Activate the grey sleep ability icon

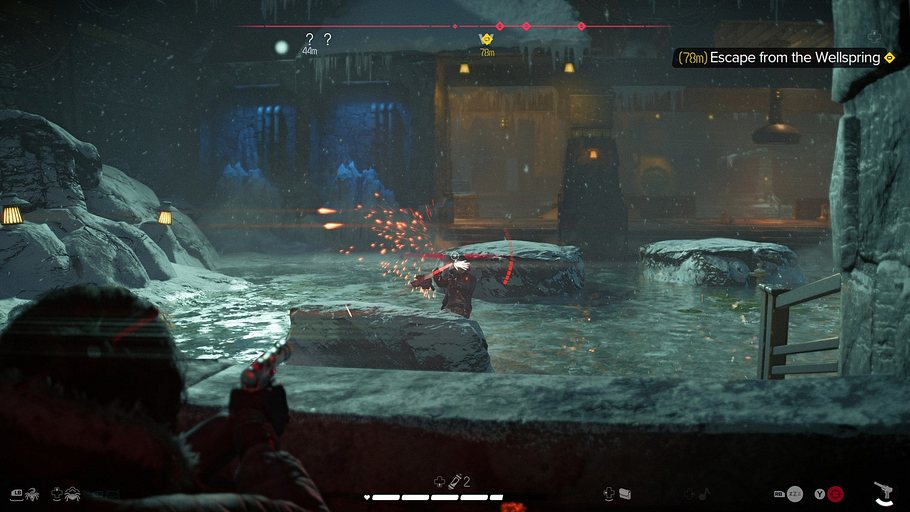pos(794,493)
